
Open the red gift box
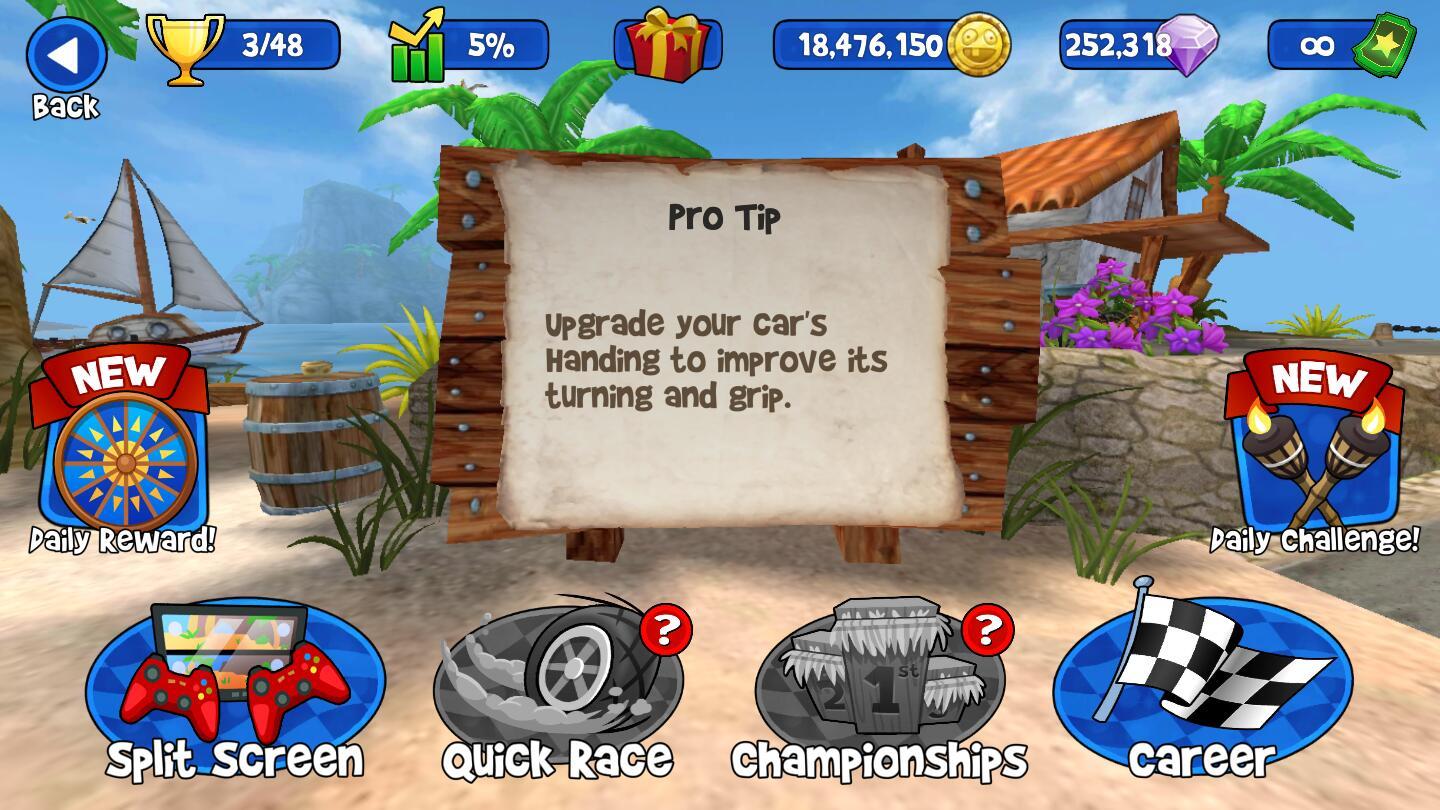pos(667,45)
